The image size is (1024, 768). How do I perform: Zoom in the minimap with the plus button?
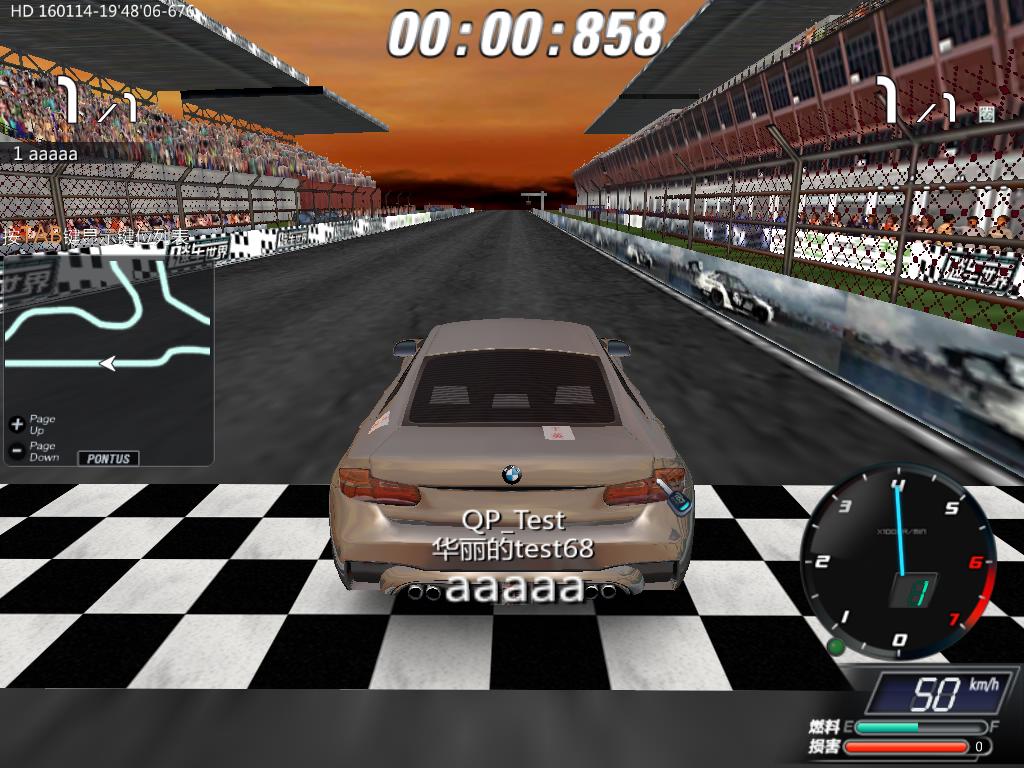16,424
